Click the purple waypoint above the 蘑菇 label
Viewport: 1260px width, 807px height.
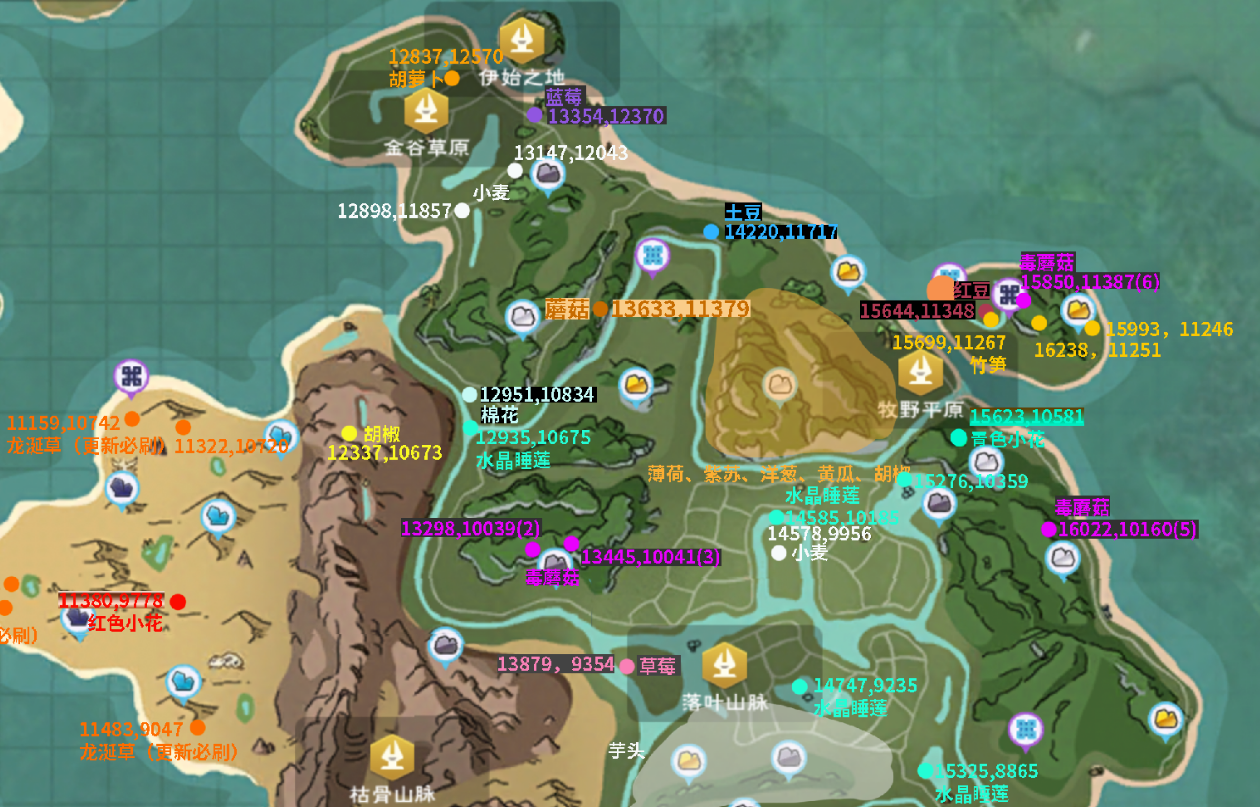coord(653,256)
